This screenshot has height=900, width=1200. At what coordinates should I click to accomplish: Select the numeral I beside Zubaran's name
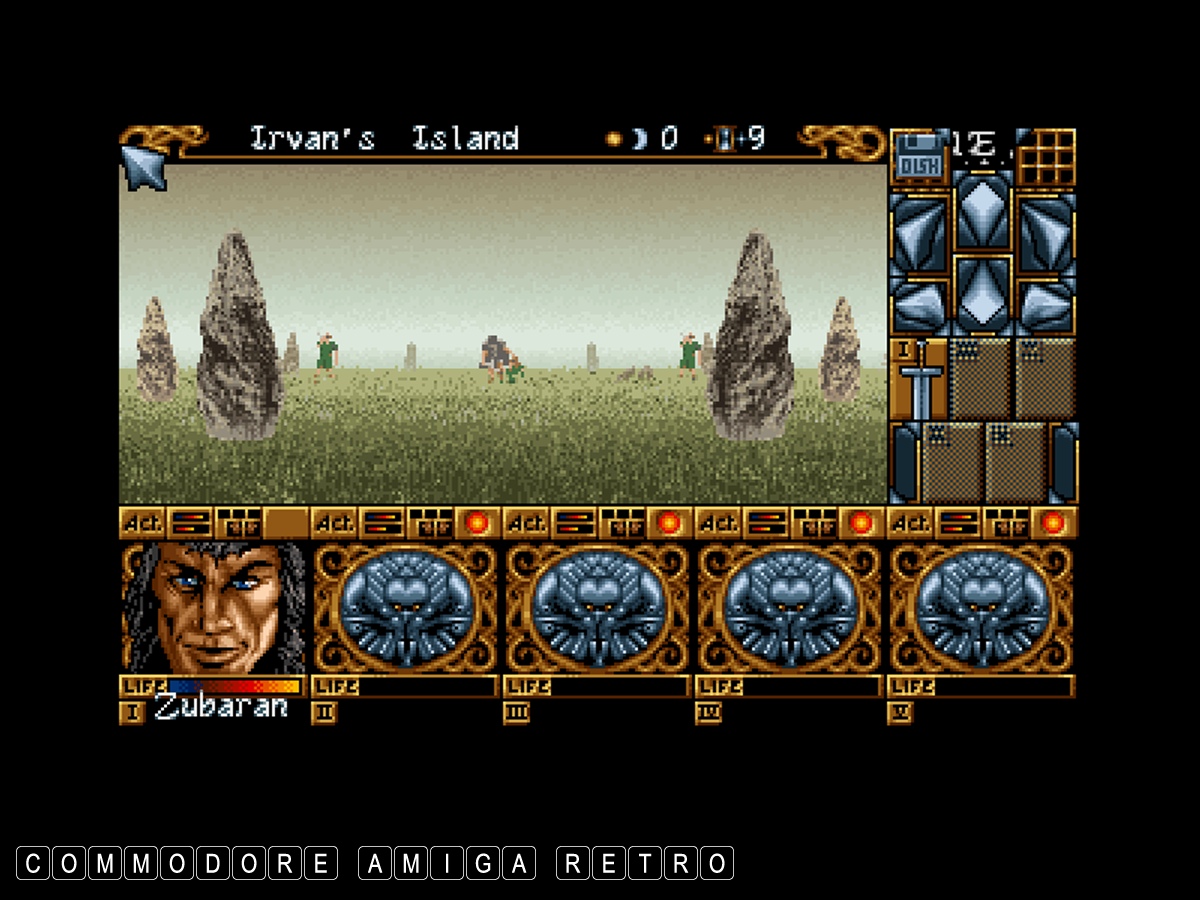[x=133, y=712]
